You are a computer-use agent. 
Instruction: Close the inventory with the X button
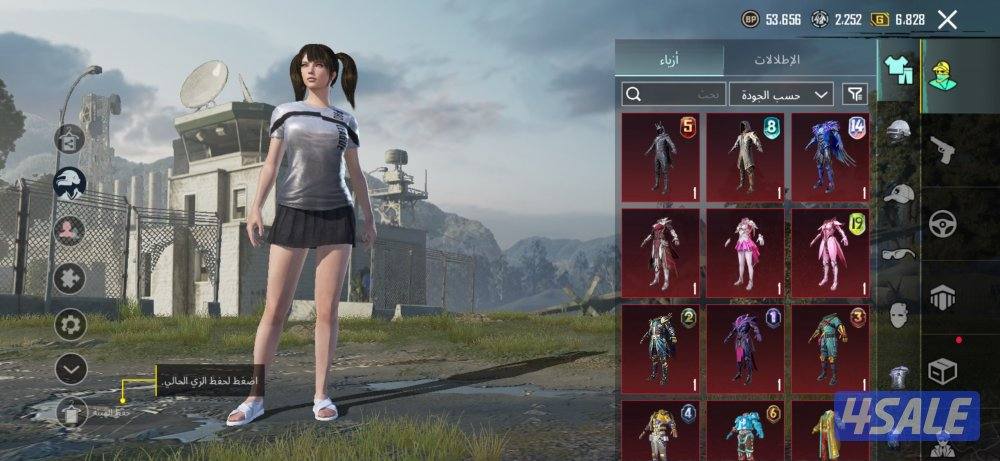[x=947, y=19]
